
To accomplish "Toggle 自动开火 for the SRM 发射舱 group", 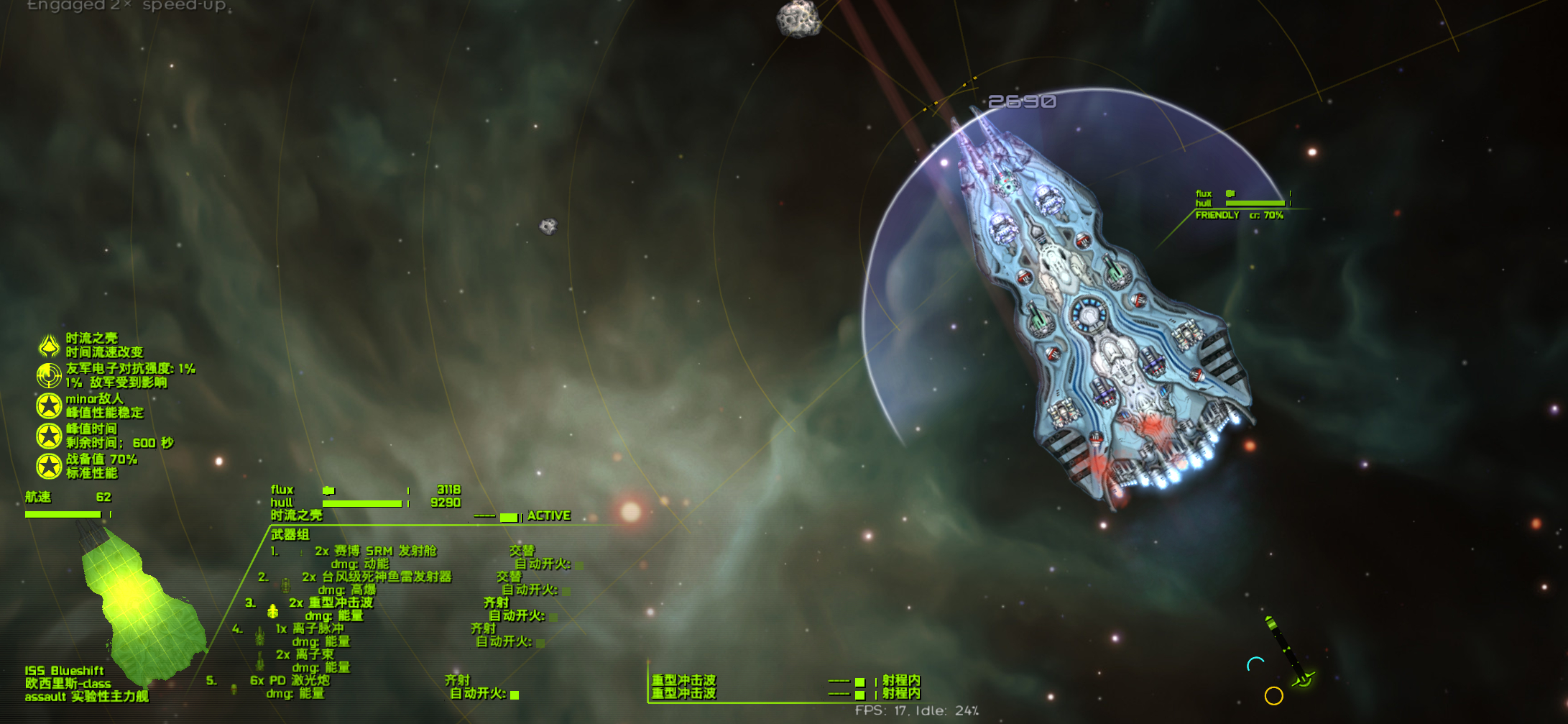I will tap(578, 565).
